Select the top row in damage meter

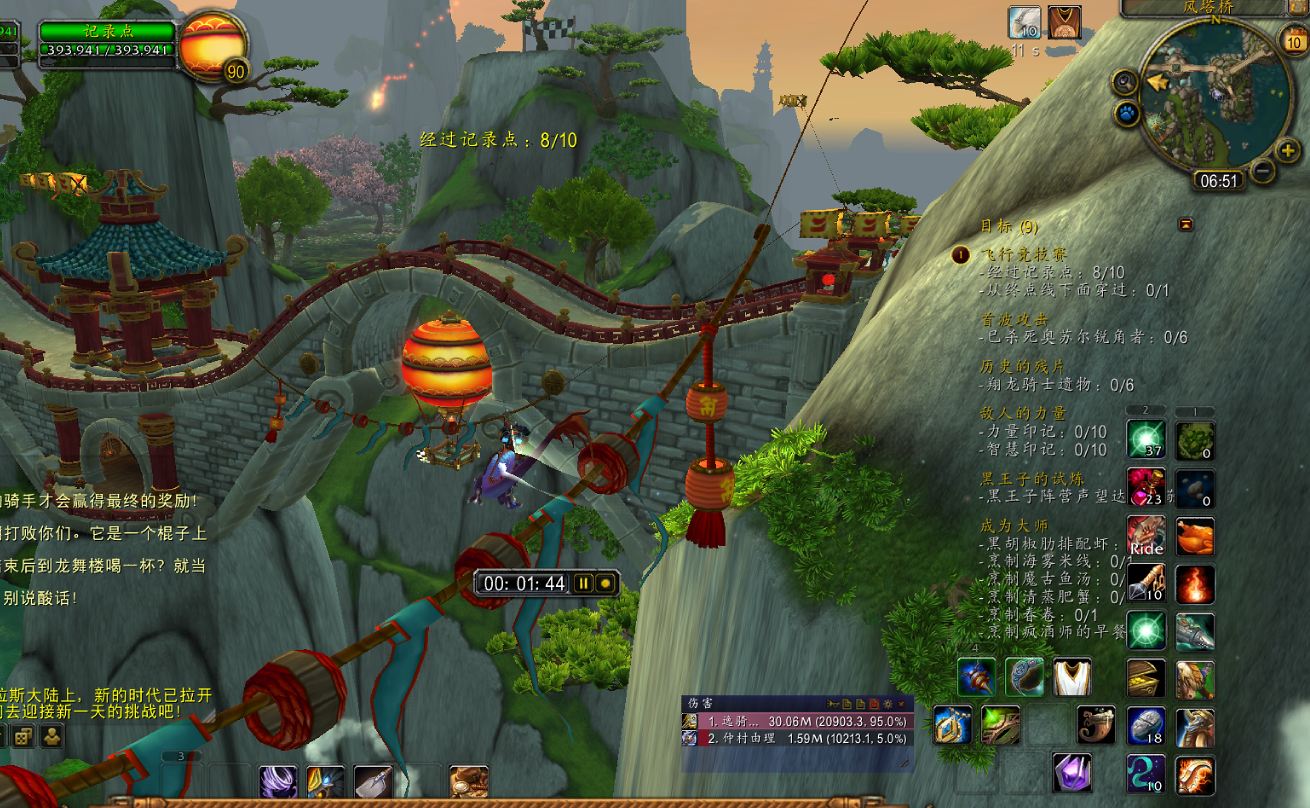796,721
